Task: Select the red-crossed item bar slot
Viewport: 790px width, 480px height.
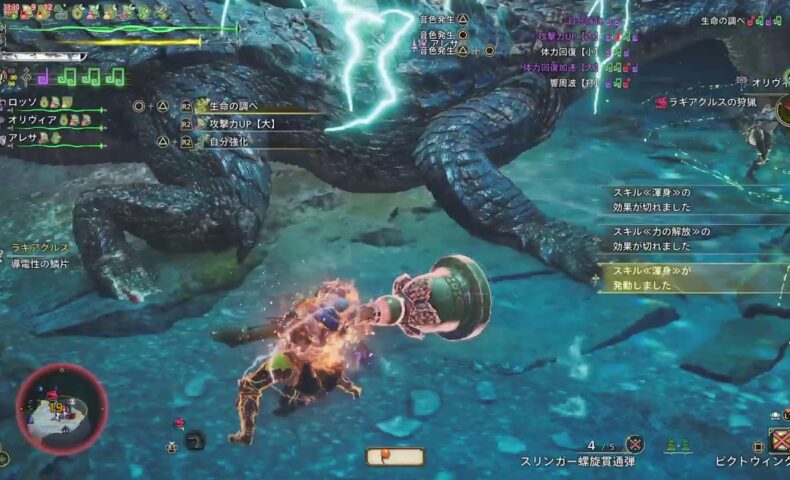Action: [778, 440]
